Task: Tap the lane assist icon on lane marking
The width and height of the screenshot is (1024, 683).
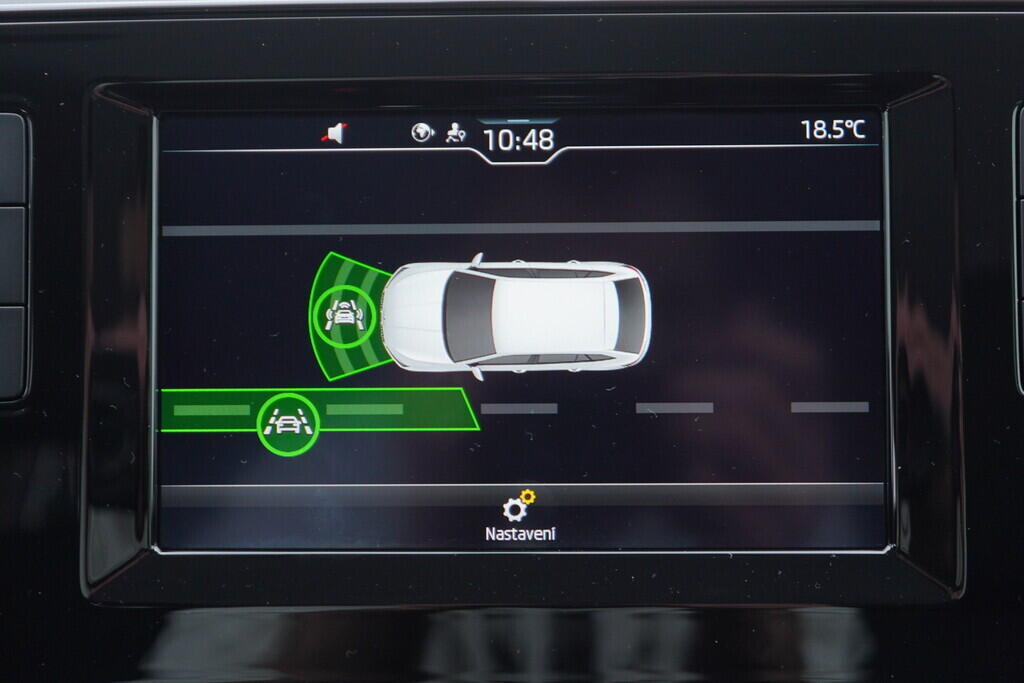Action: 288,424
